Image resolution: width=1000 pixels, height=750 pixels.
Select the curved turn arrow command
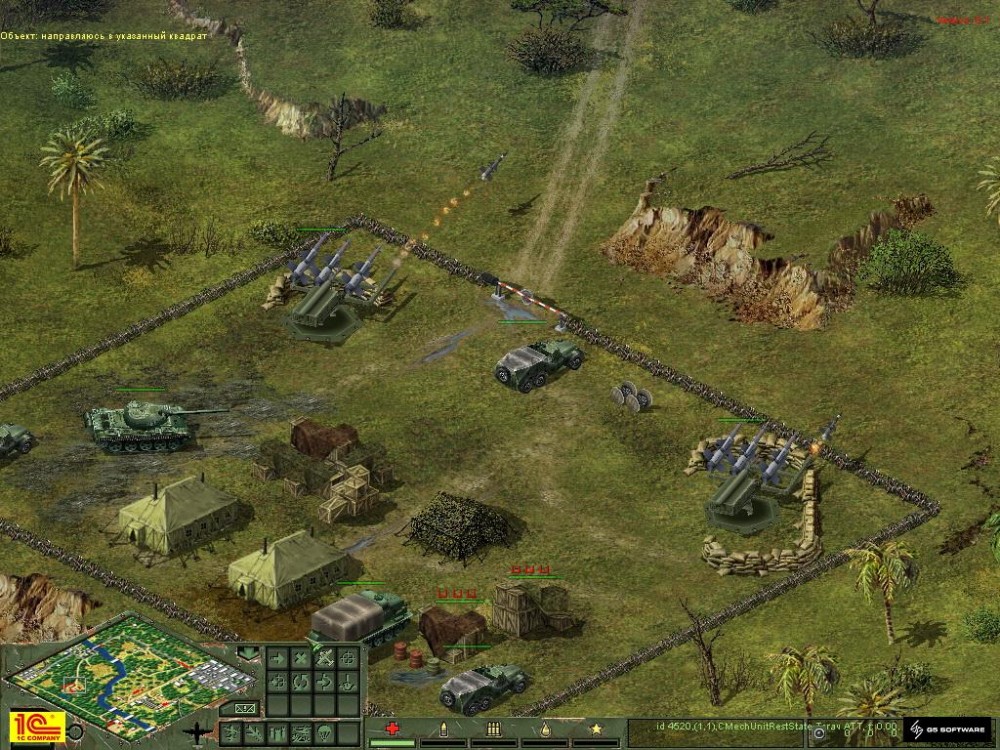324,683
